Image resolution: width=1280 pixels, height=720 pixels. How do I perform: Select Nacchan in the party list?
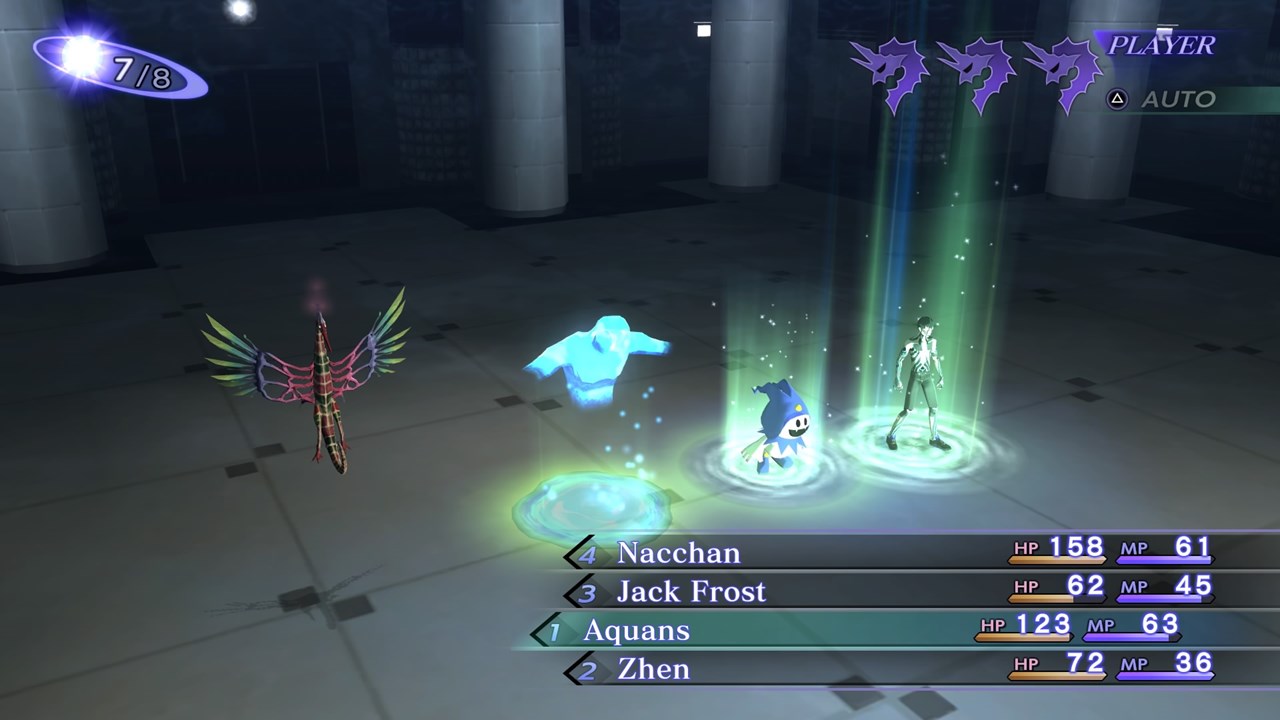coord(679,552)
